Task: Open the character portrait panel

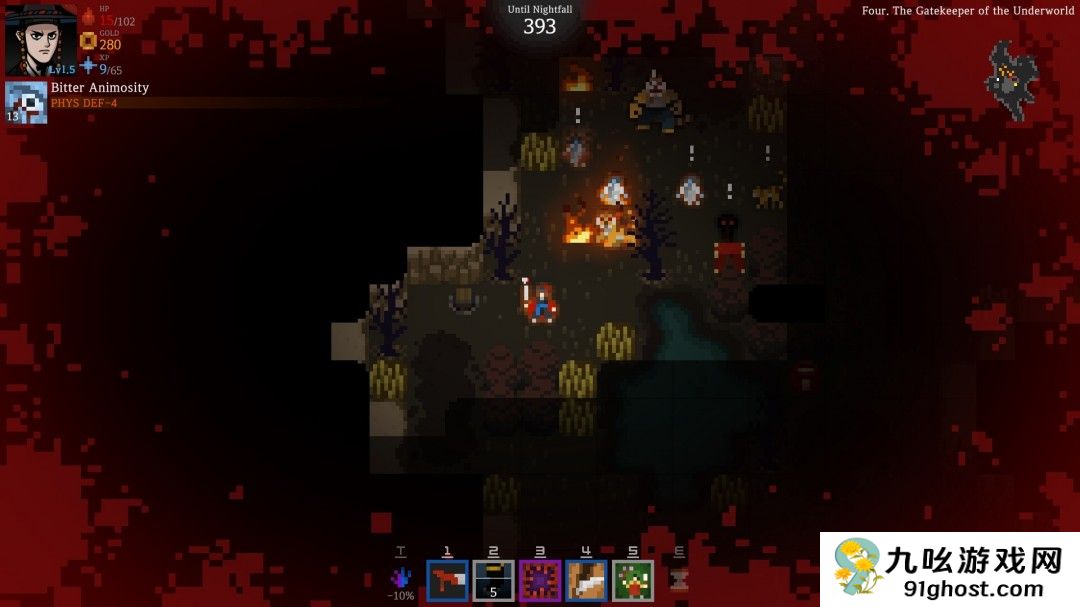Action: [41, 40]
